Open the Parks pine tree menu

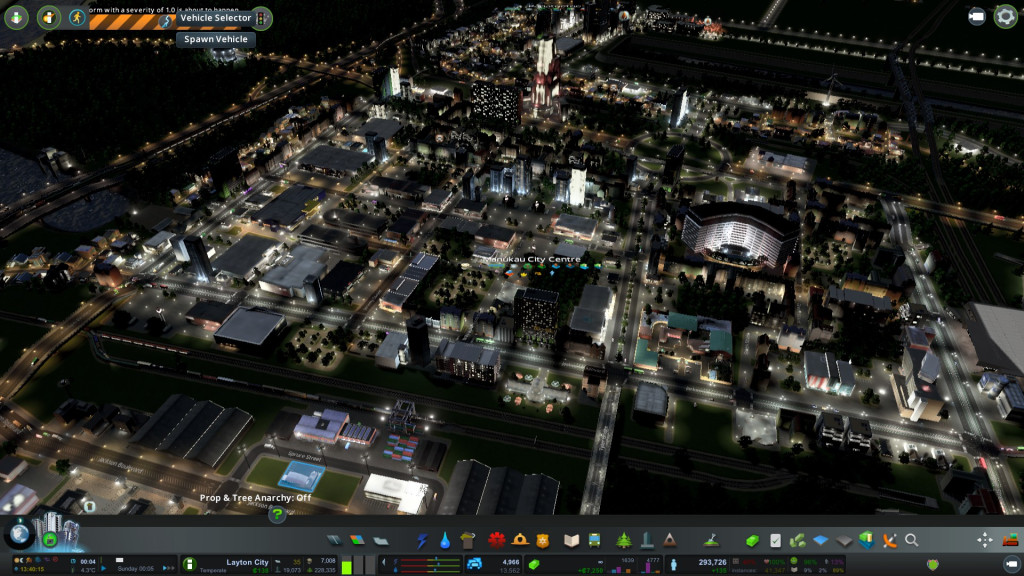(x=624, y=540)
